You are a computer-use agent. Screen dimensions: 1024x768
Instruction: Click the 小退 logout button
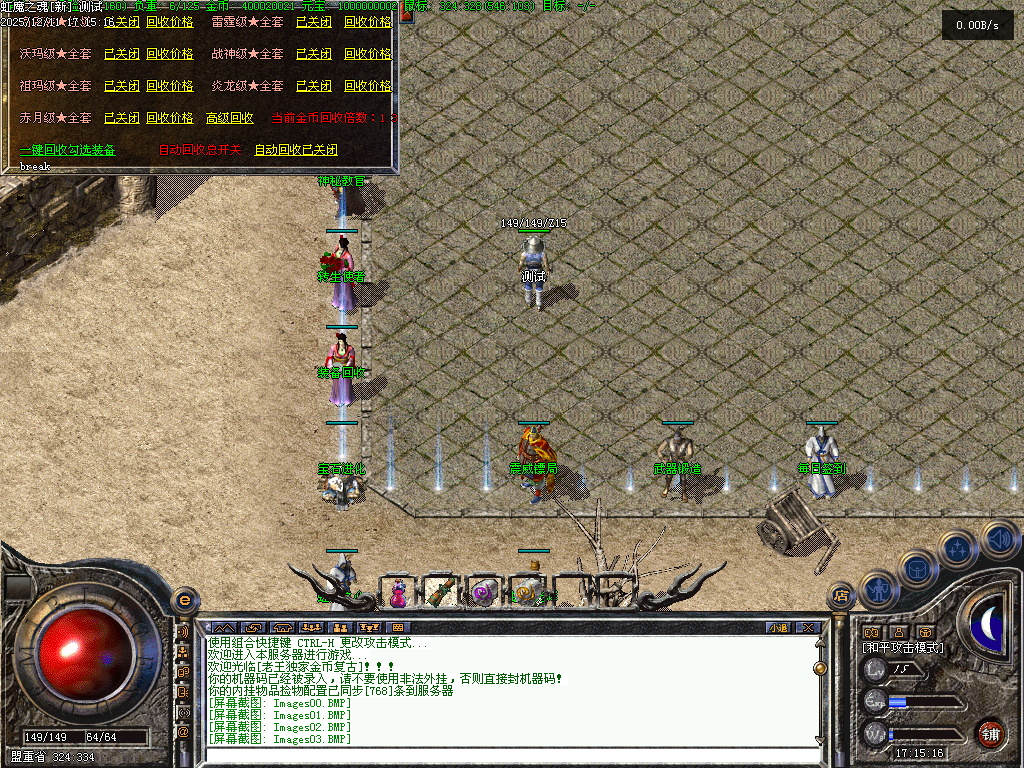click(x=778, y=627)
